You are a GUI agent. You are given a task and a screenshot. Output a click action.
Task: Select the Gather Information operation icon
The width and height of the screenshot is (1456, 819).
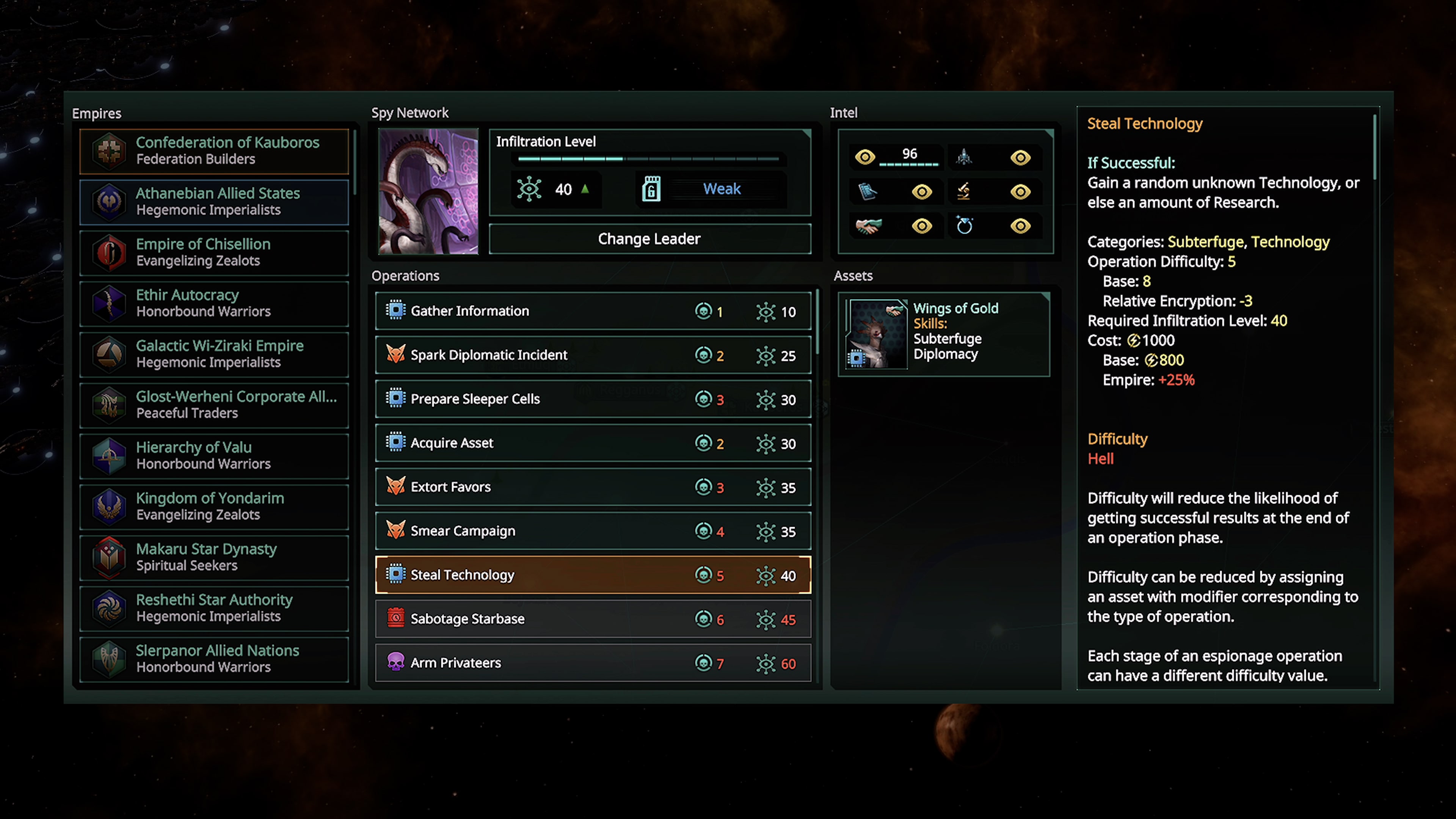pos(395,310)
